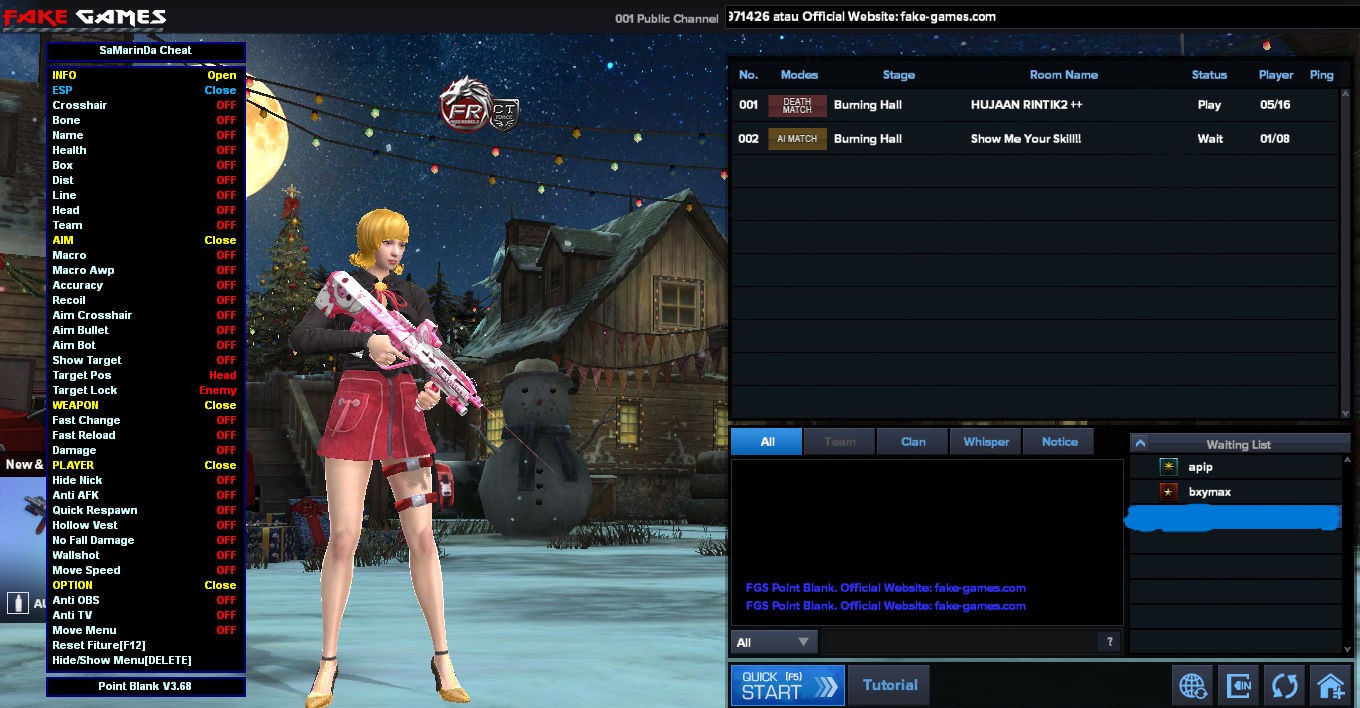Screen dimensions: 1360x708
Task: Select the HUJAAN RINTIK2 ++ room row
Action: click(1026, 105)
